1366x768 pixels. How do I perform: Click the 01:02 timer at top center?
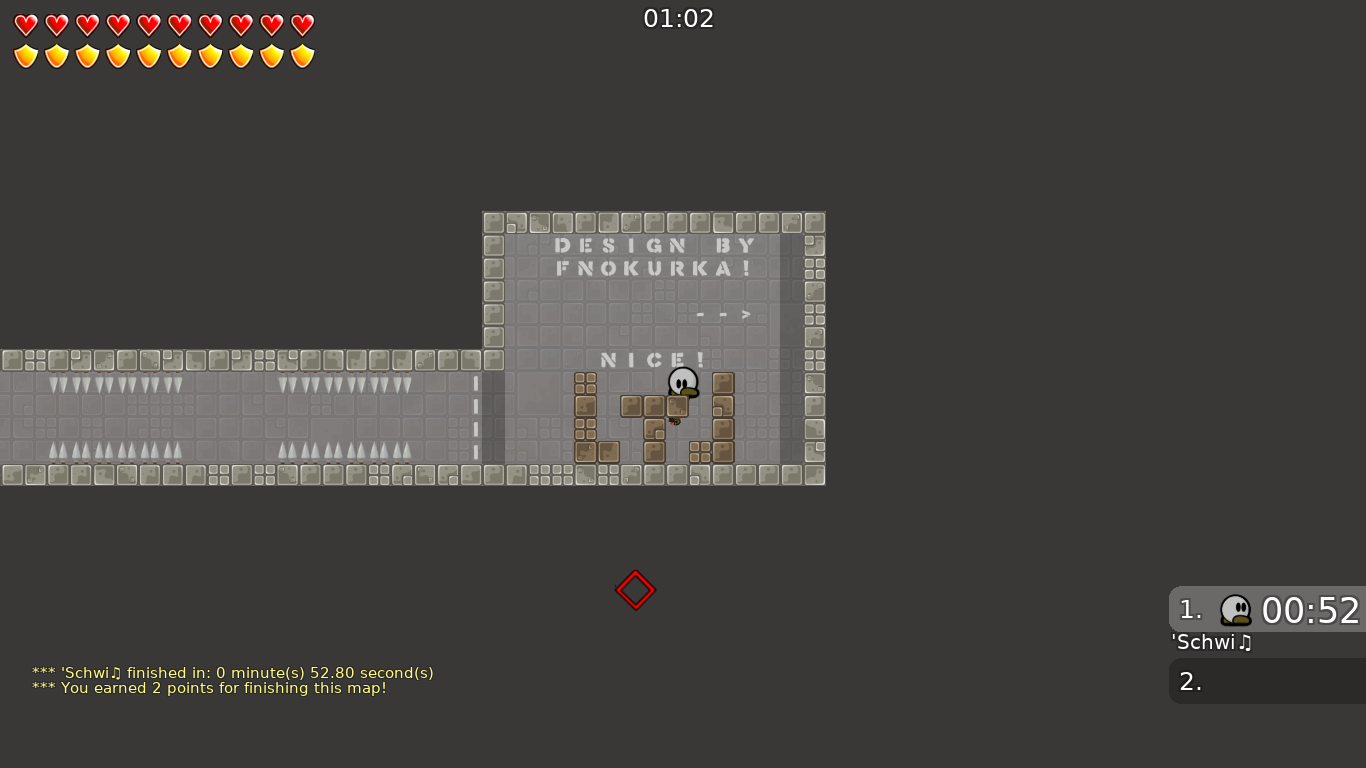tap(678, 18)
